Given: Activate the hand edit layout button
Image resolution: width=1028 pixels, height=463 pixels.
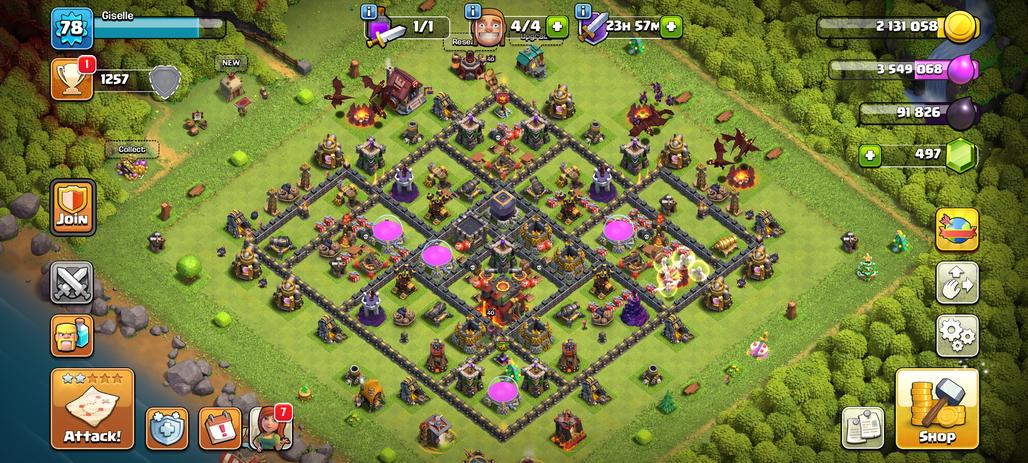Looking at the screenshot, I should point(957,283).
